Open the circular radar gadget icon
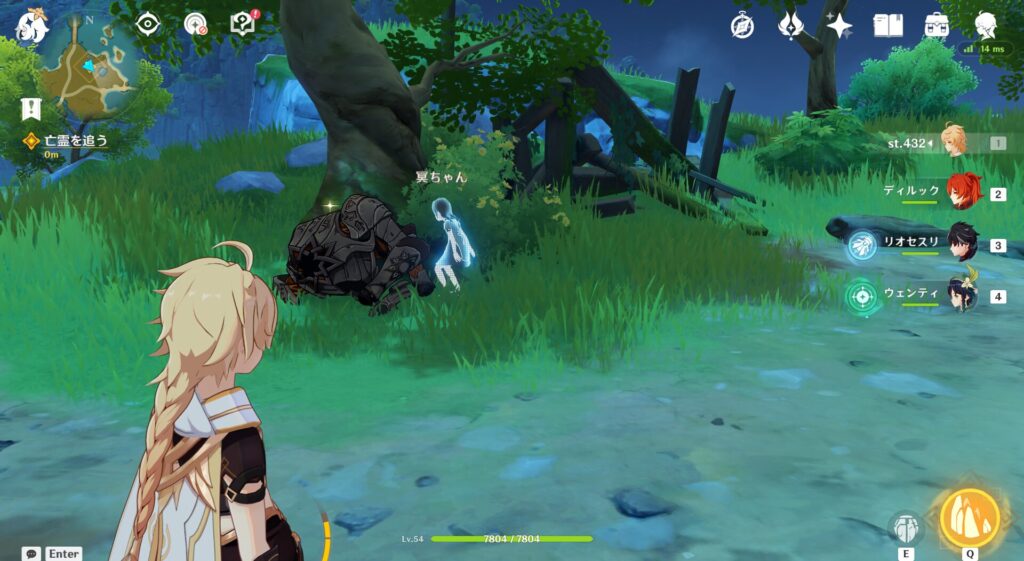 pos(196,24)
